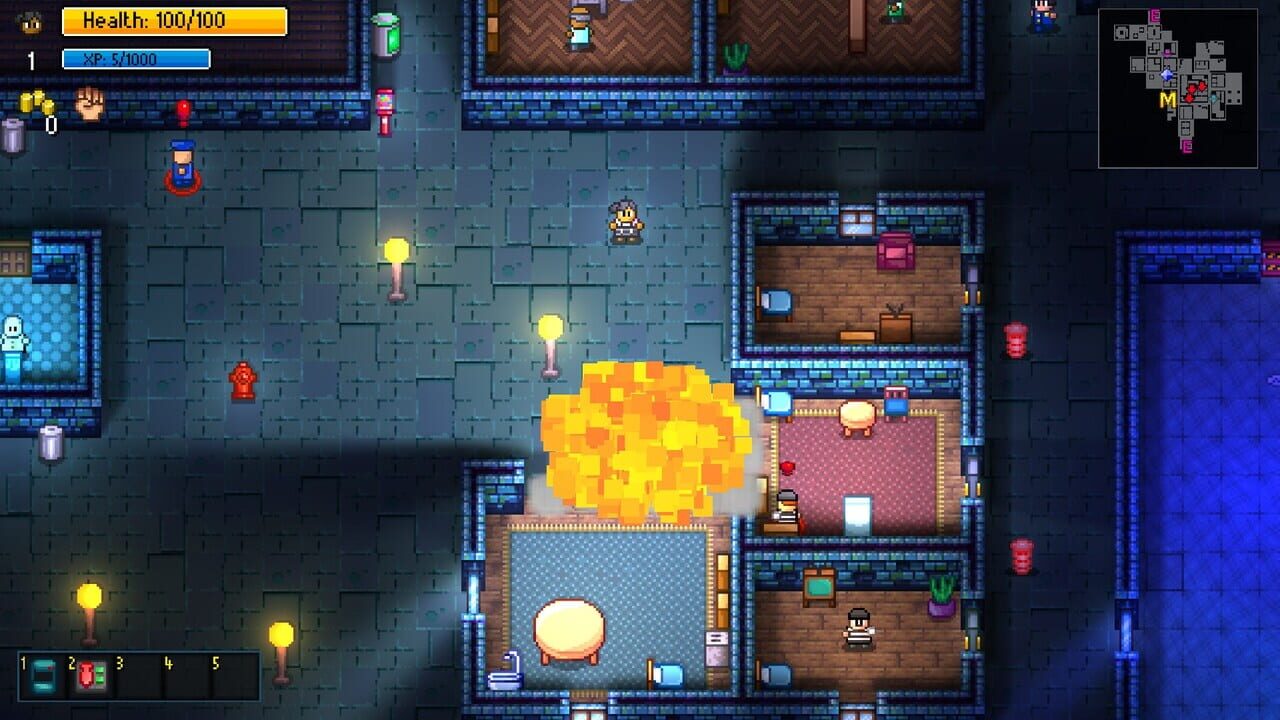
Task: Click the blue XP progress bar fill
Action: point(135,60)
